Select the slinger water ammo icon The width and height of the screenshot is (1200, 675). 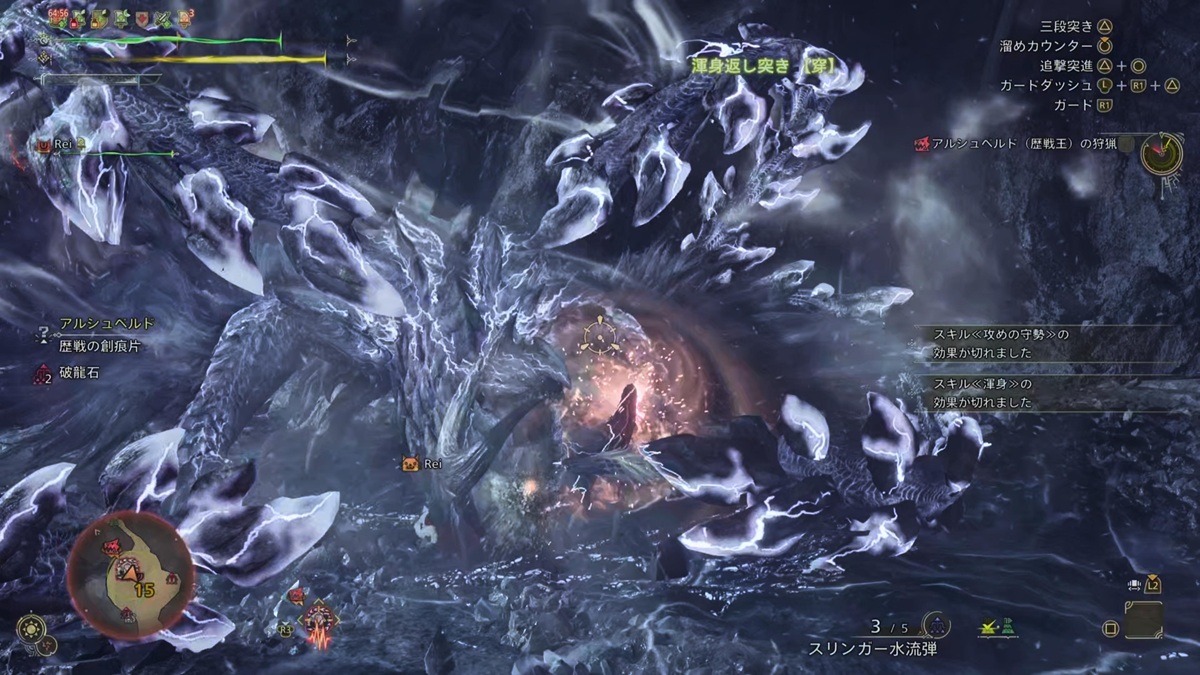[x=936, y=625]
